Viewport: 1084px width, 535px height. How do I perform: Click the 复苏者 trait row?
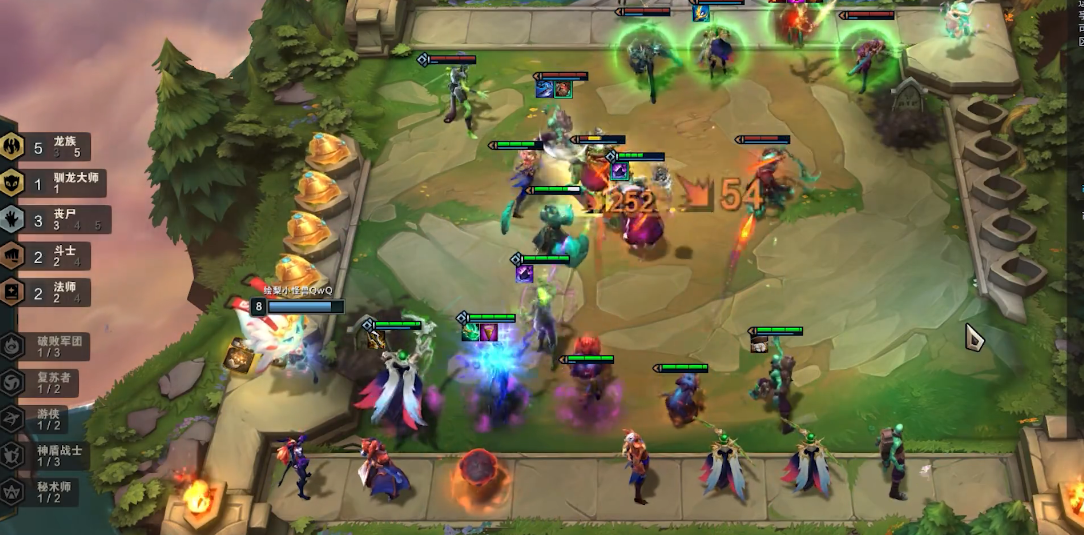[50, 383]
